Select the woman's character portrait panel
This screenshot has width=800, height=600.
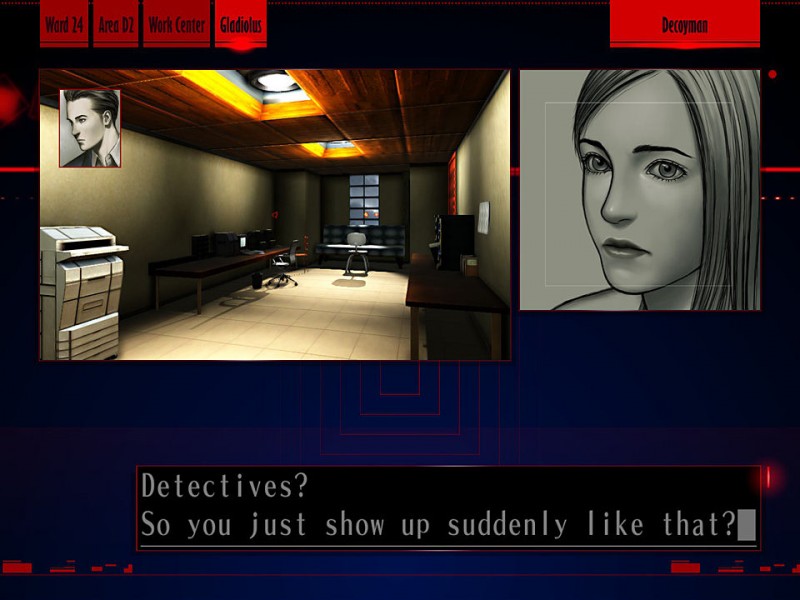coord(640,190)
